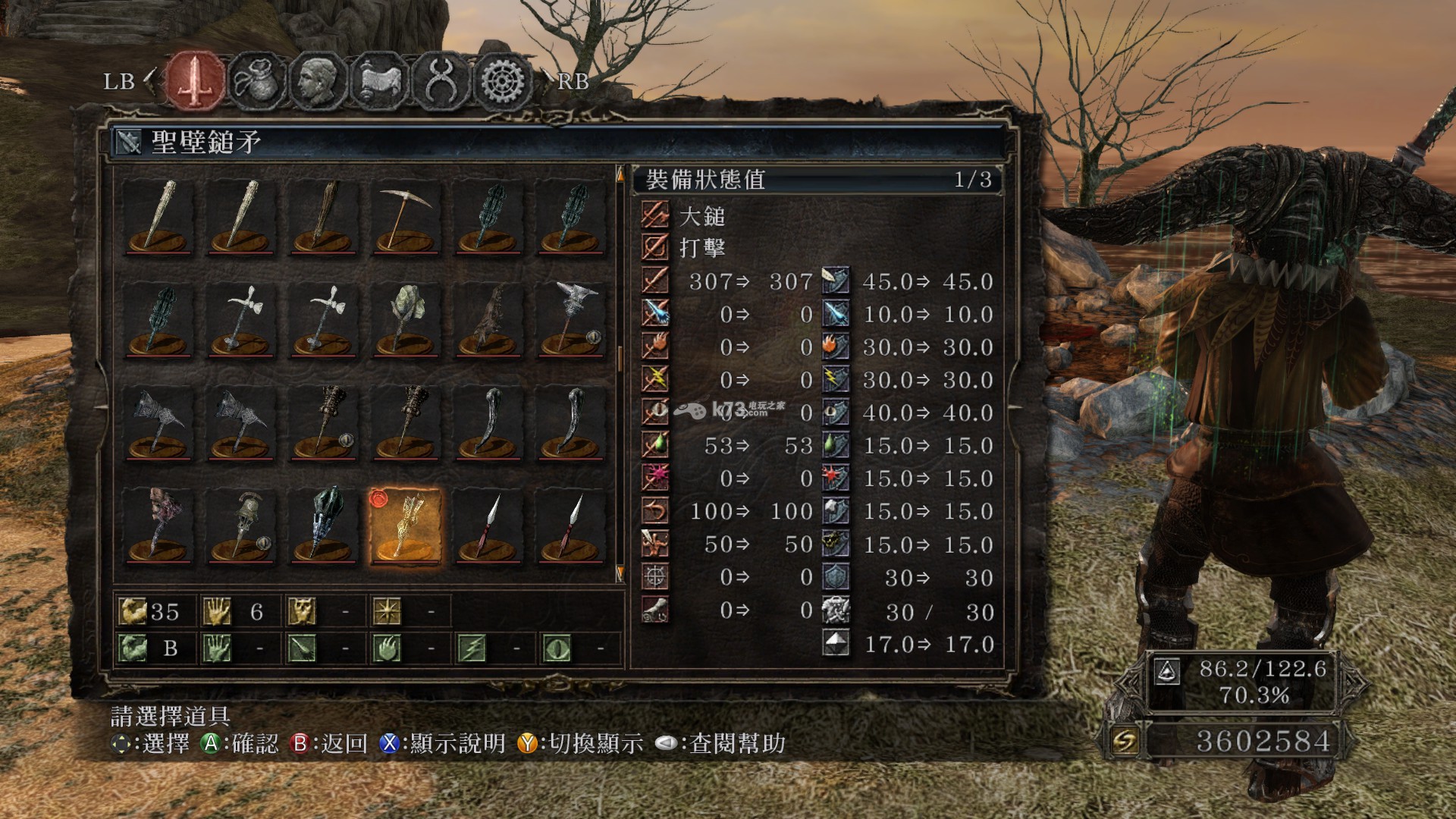Open the item pouch tab

tap(258, 80)
